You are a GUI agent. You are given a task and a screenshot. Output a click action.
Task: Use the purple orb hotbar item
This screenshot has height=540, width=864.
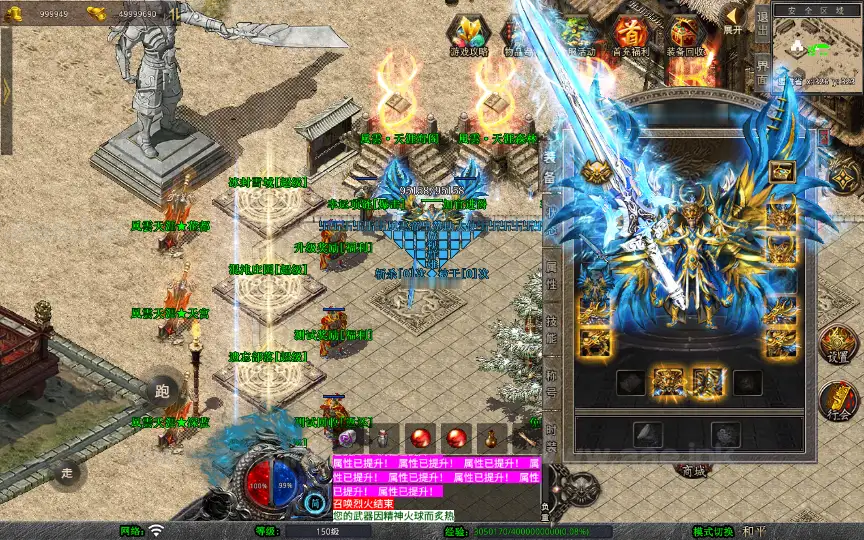click(347, 438)
